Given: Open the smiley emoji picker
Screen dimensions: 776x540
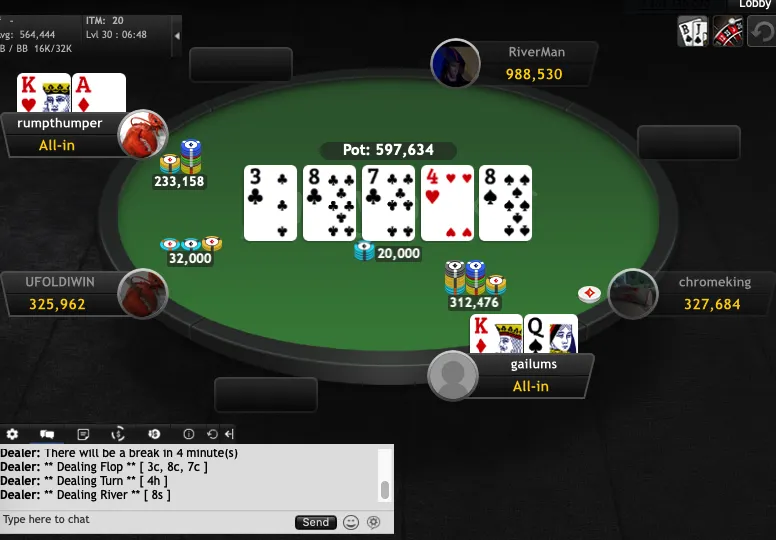Looking at the screenshot, I should pos(351,522).
